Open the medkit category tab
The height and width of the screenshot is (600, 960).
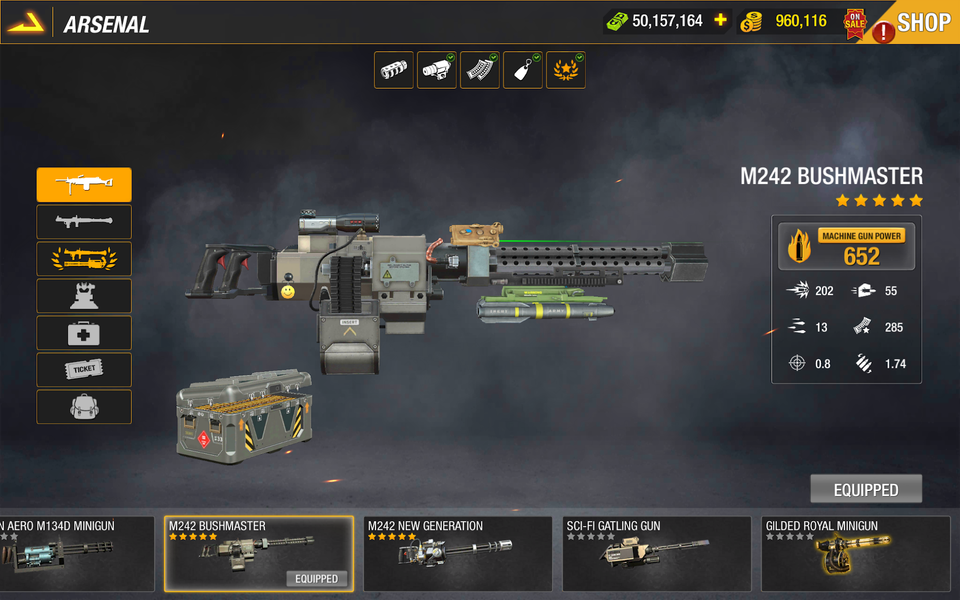pos(84,333)
